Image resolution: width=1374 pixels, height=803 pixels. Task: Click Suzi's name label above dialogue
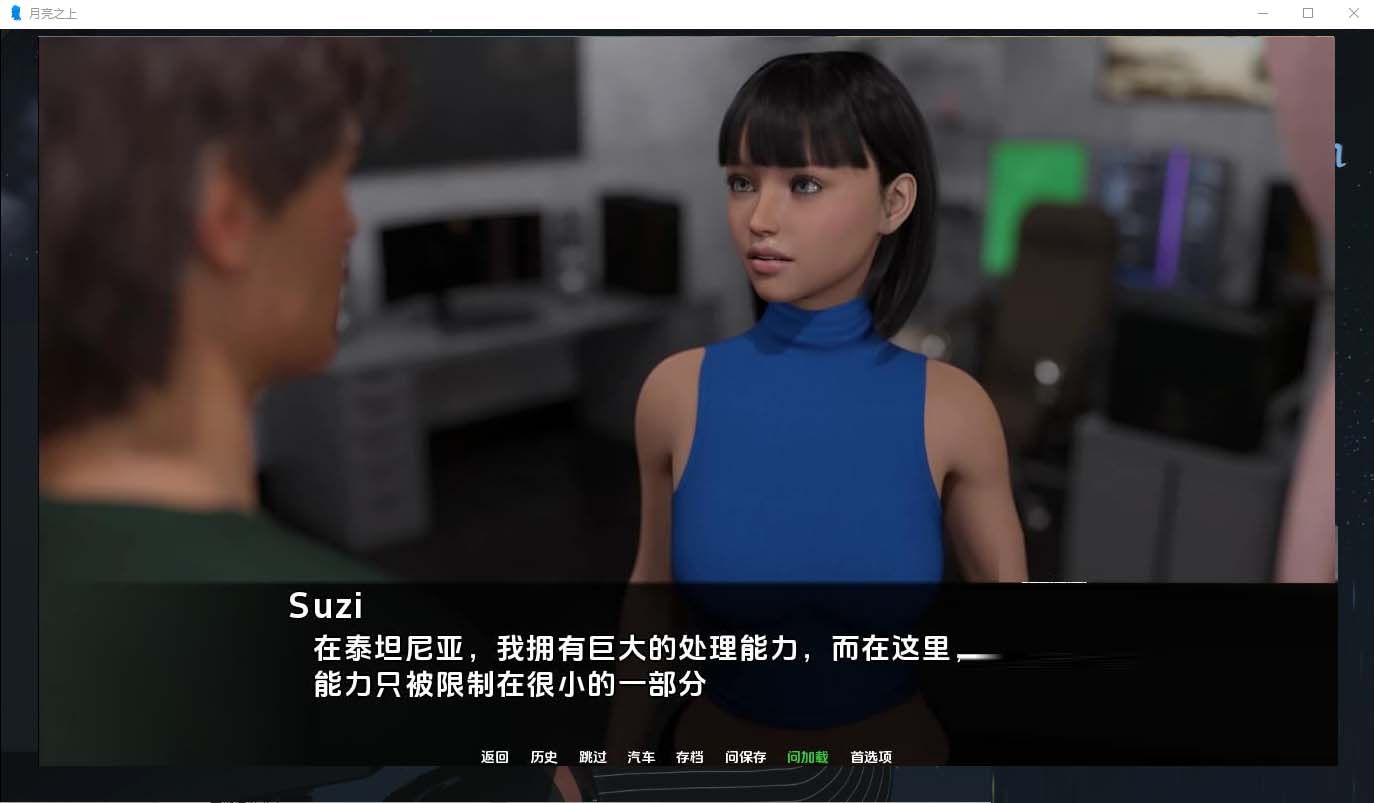[x=326, y=605]
